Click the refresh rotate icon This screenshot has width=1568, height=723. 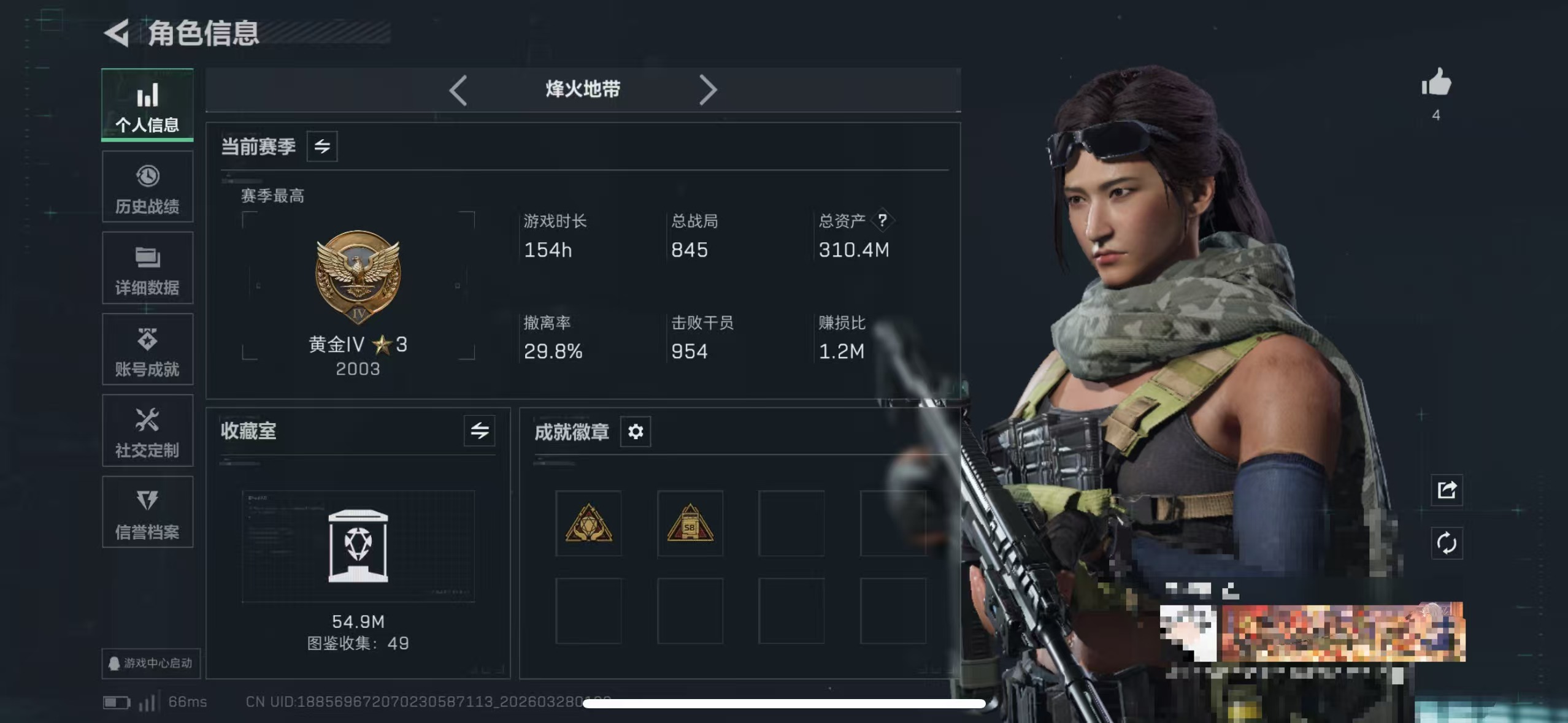pos(1447,543)
